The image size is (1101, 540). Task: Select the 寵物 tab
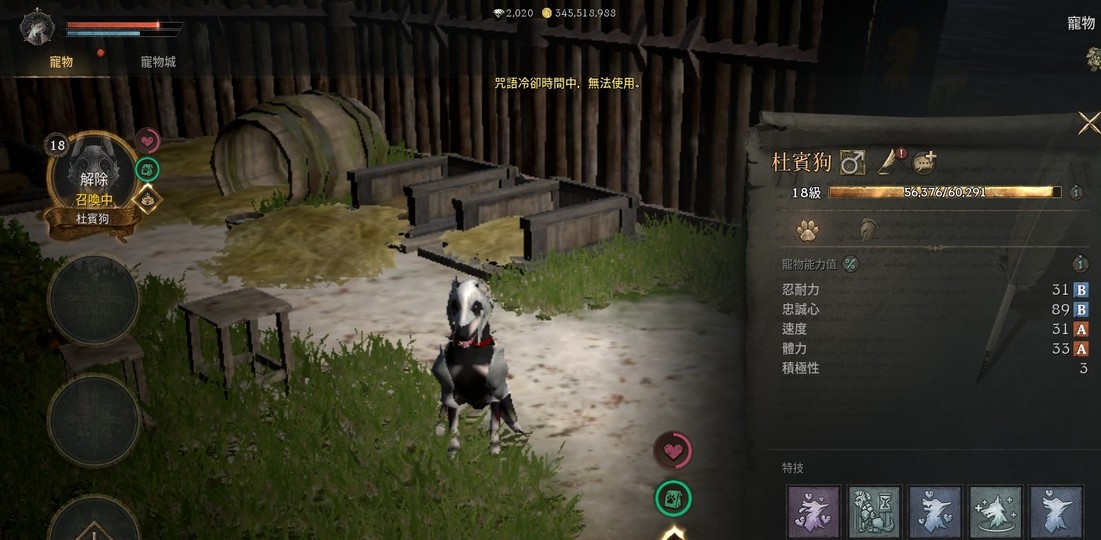(61, 62)
